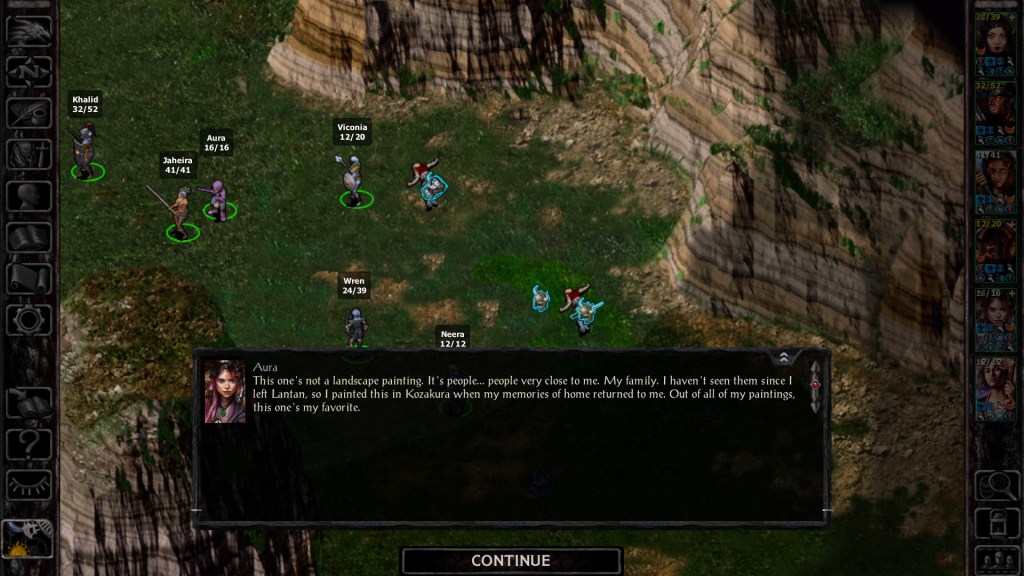Show the character record head icon
This screenshot has height=576, width=1024.
[29, 195]
